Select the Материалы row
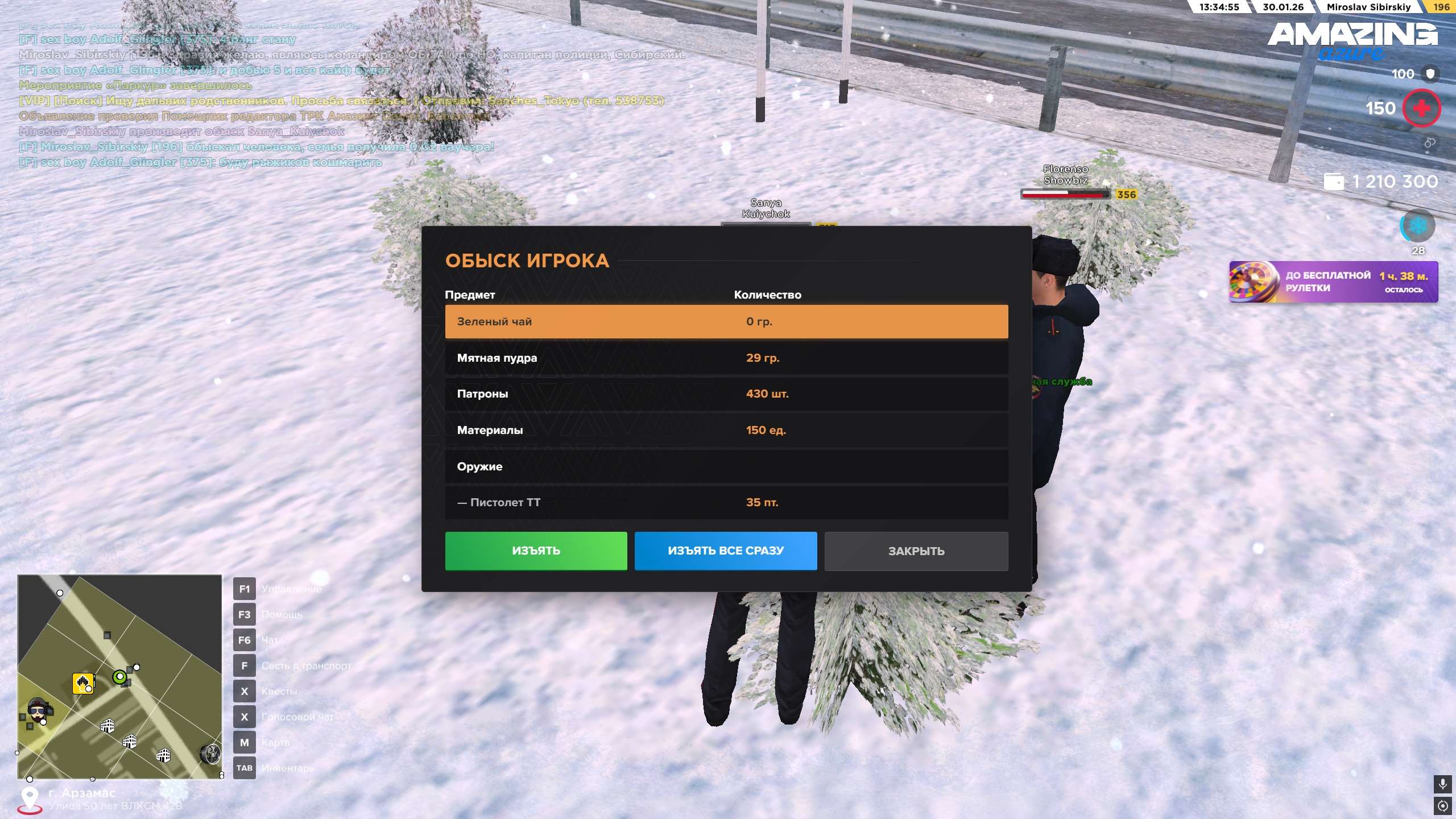 pos(726,430)
